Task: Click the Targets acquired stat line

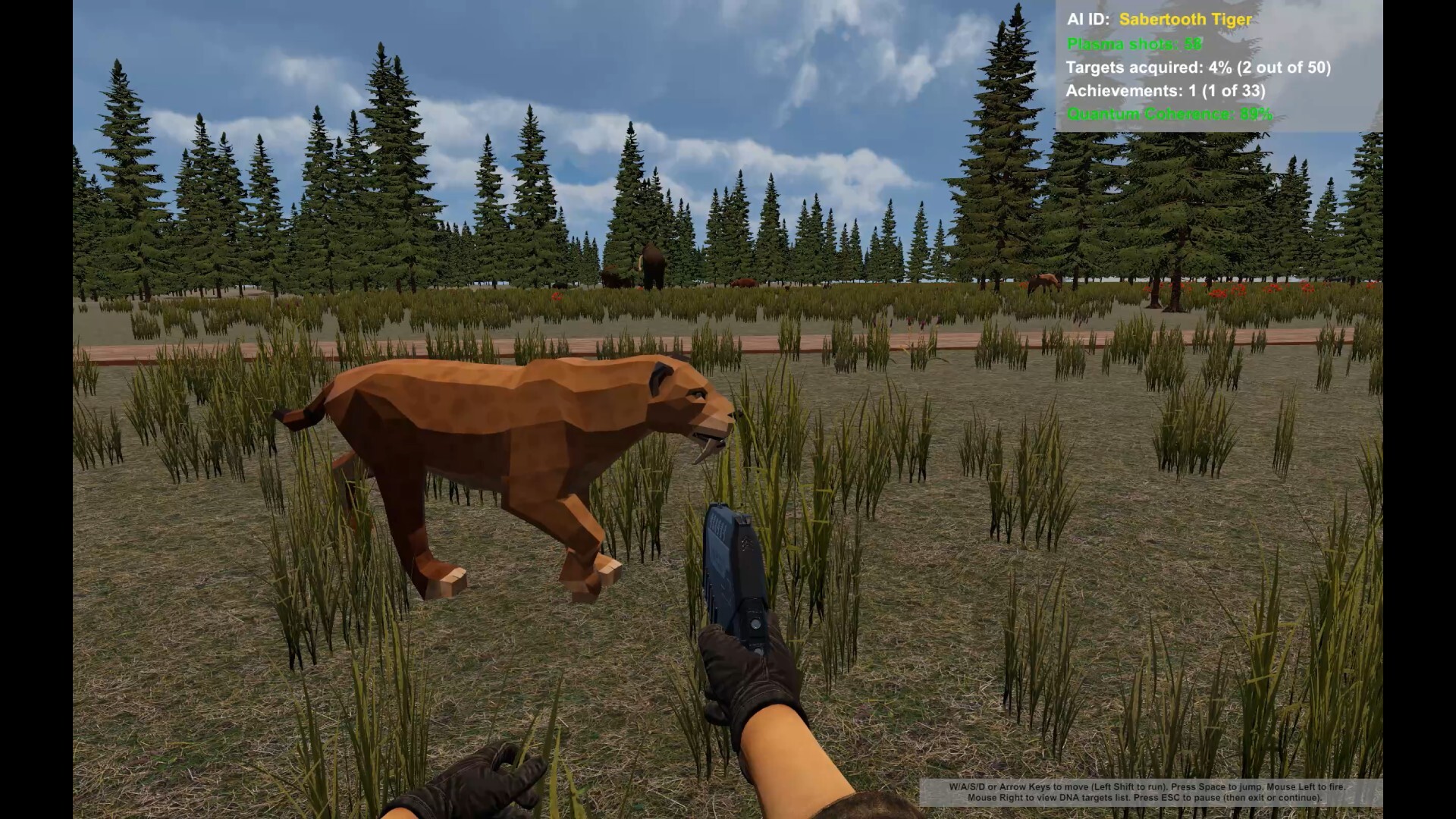Action: pyautogui.click(x=1198, y=67)
